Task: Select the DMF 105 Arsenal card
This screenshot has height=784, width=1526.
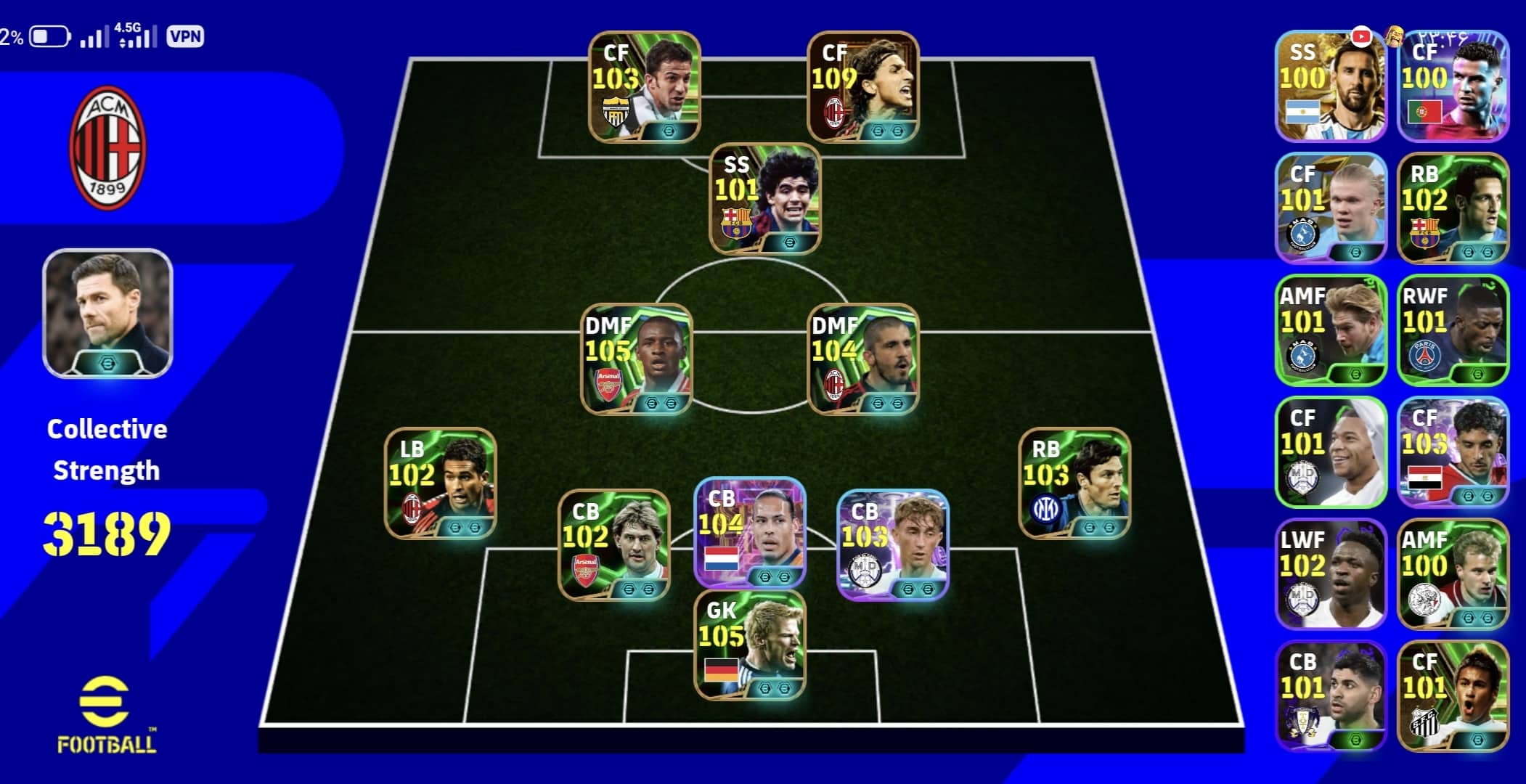Action: 636,359
